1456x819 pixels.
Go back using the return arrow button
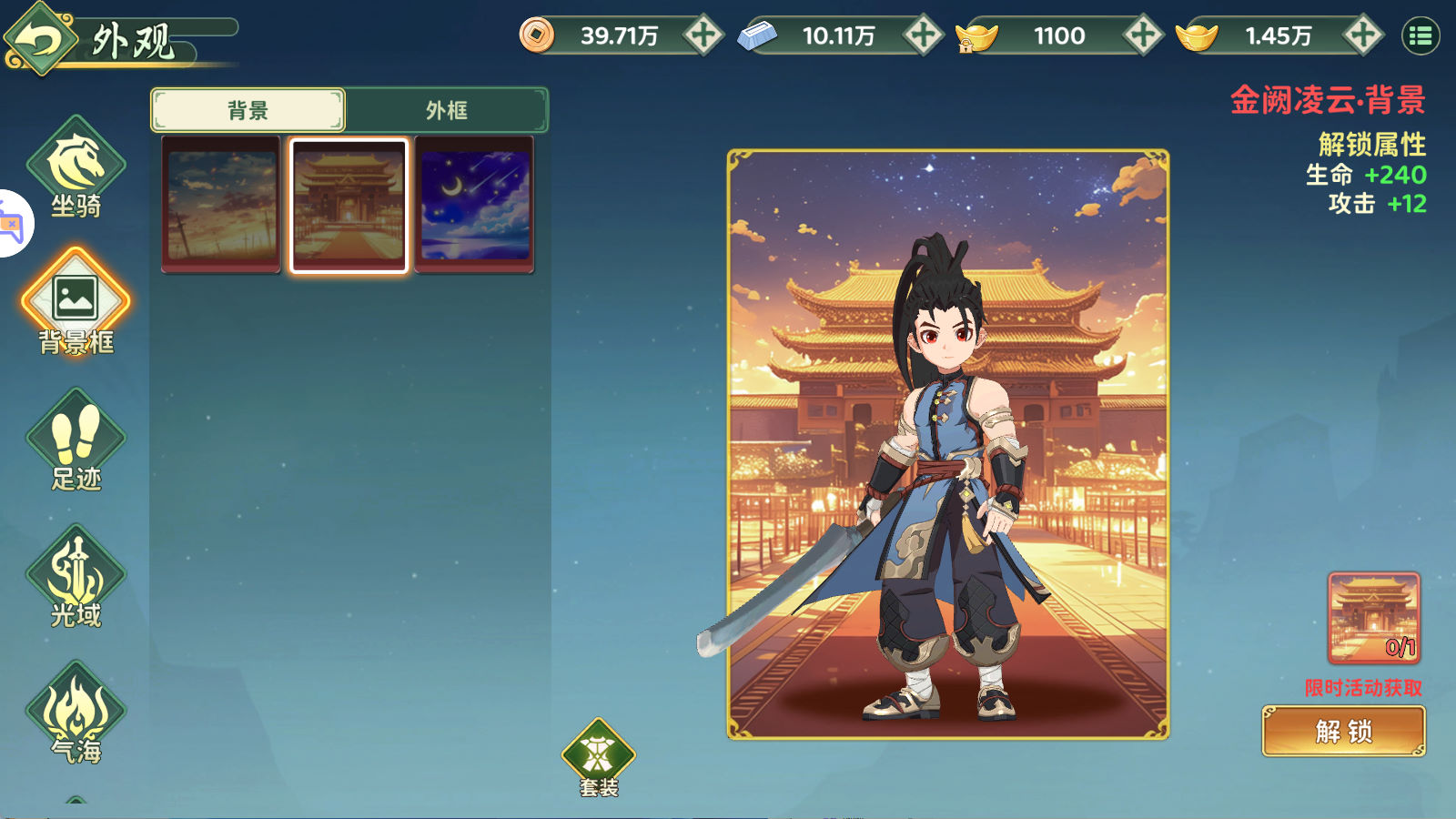click(x=38, y=40)
